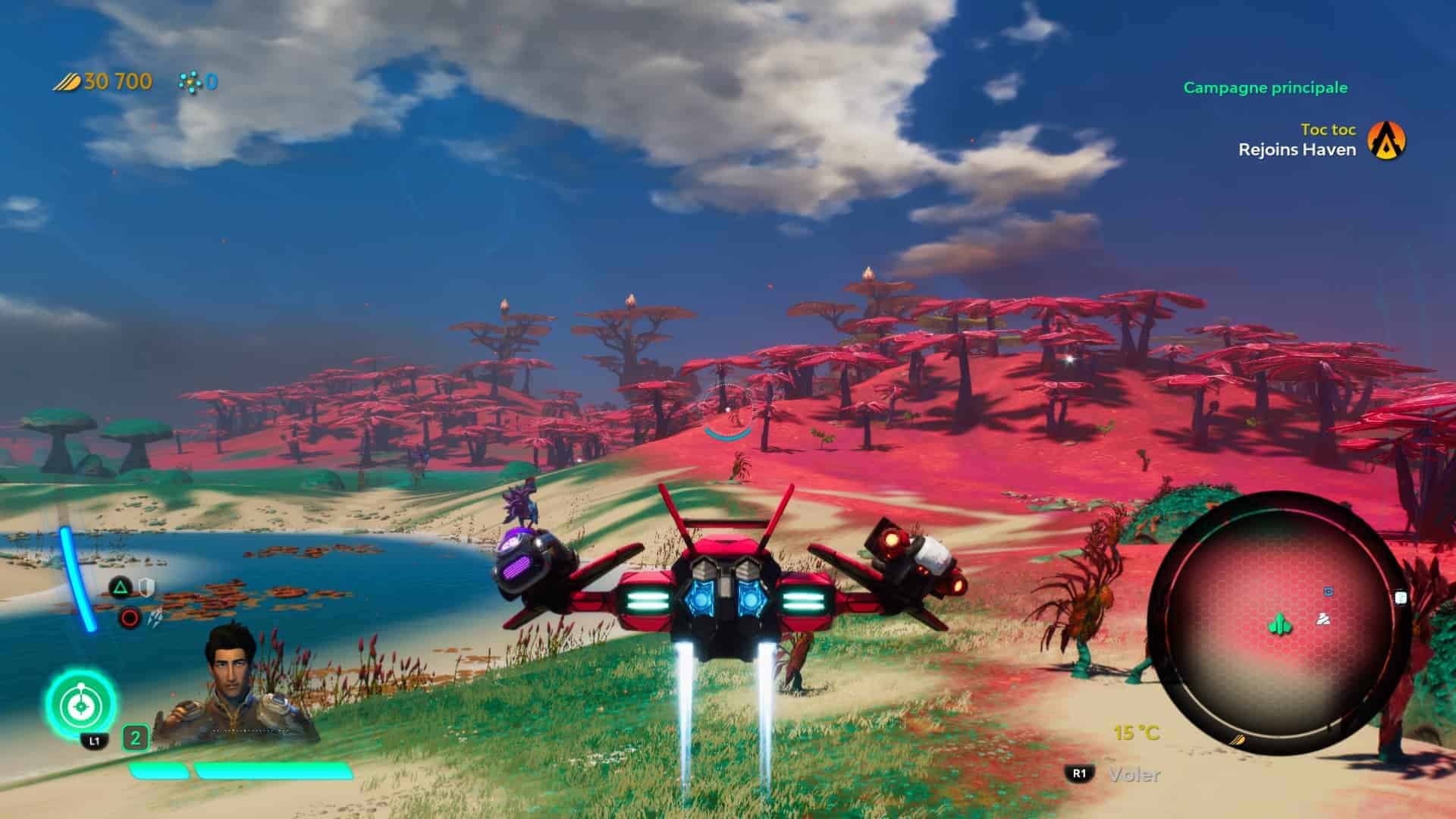
Task: Click the green ship marker on minimap
Action: 1280,624
